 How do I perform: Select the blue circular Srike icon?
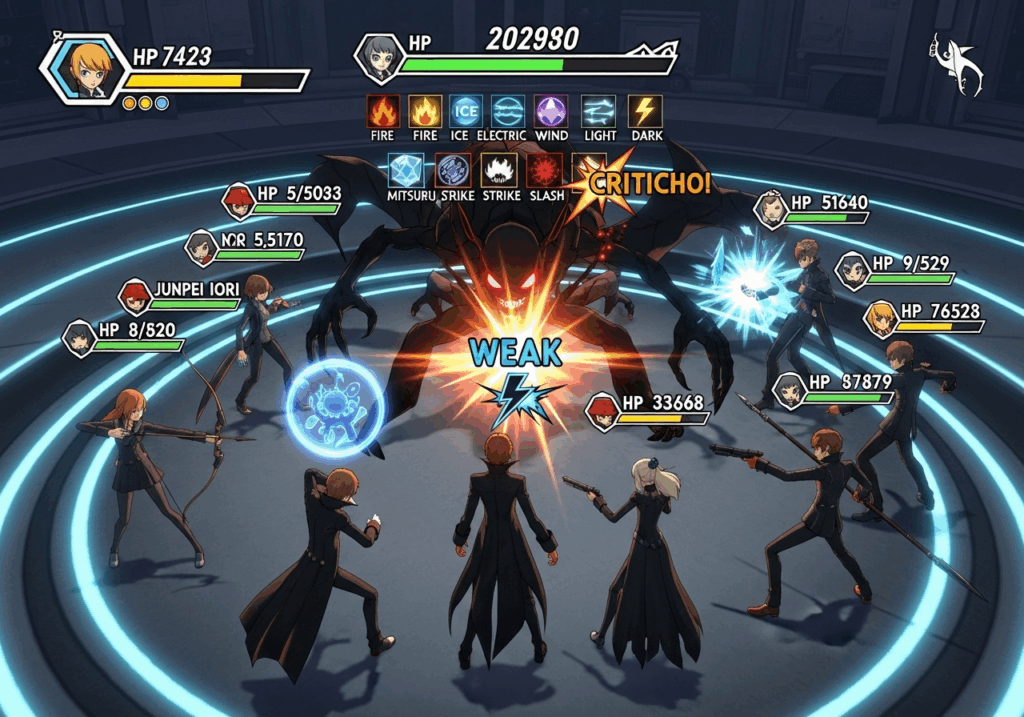click(x=453, y=170)
